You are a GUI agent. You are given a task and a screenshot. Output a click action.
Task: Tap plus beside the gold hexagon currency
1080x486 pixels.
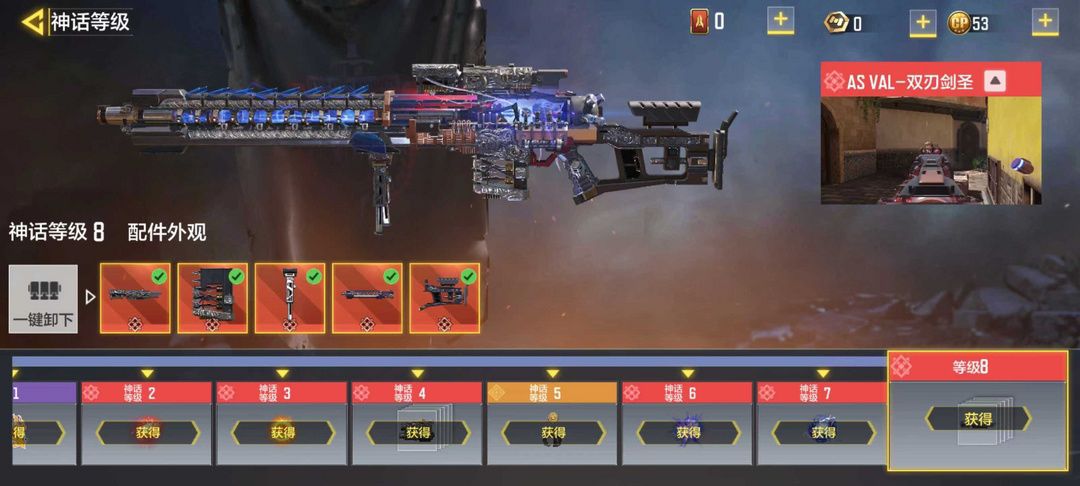(x=923, y=22)
